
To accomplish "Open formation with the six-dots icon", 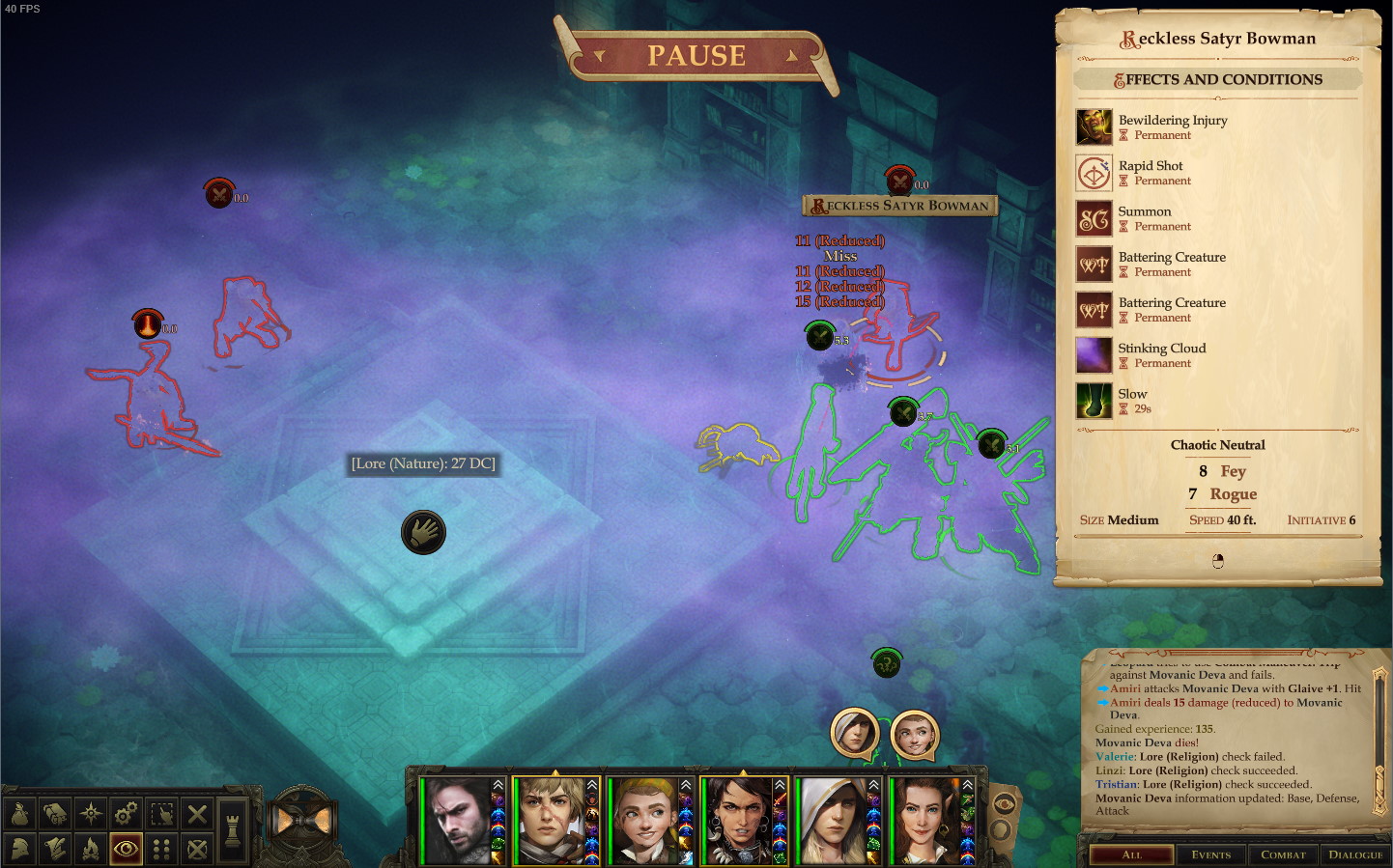I will click(161, 849).
